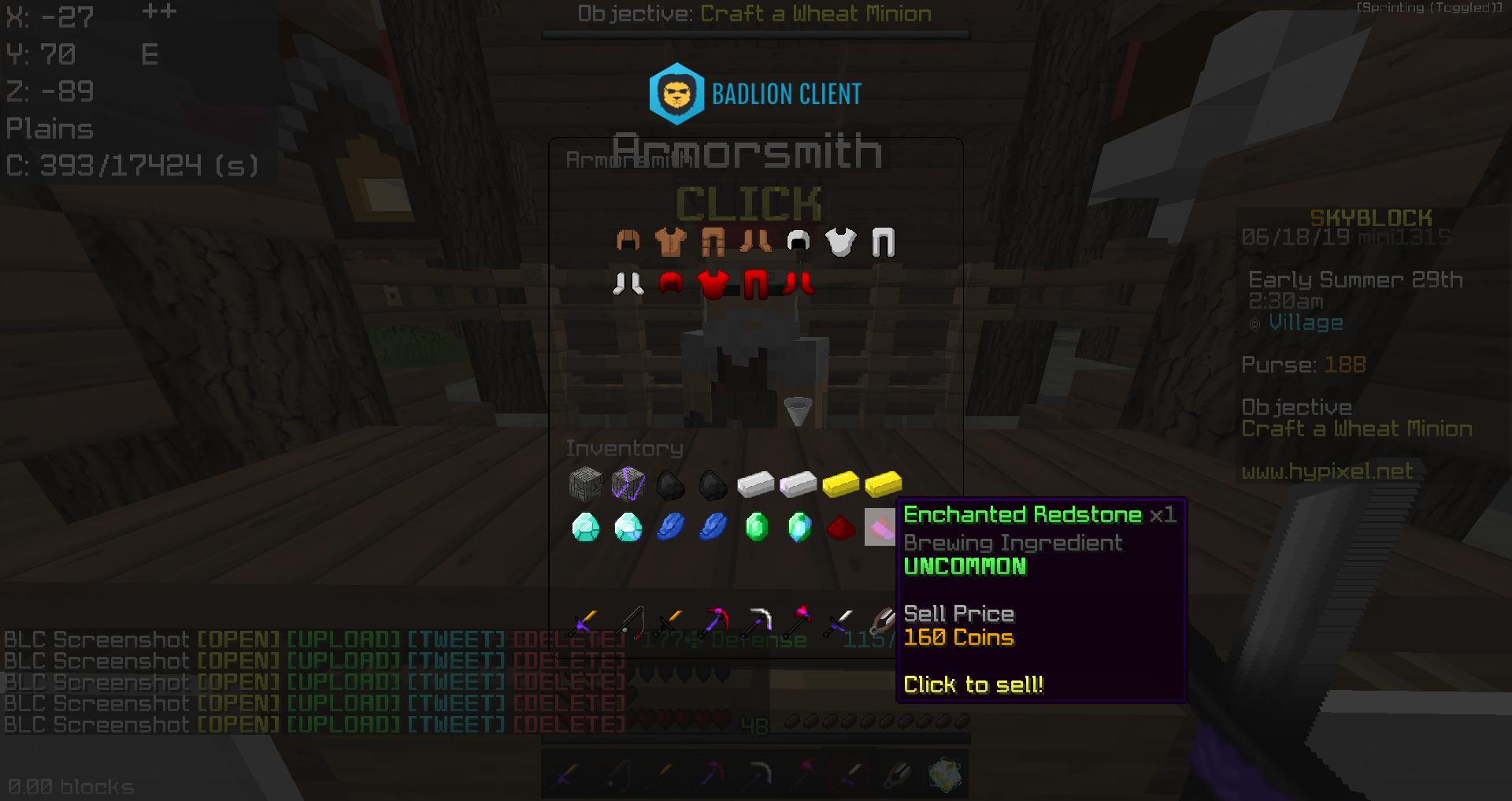Viewport: 1512px width, 801px height.
Task: Purchase the red leather helmet
Action: coord(669,284)
